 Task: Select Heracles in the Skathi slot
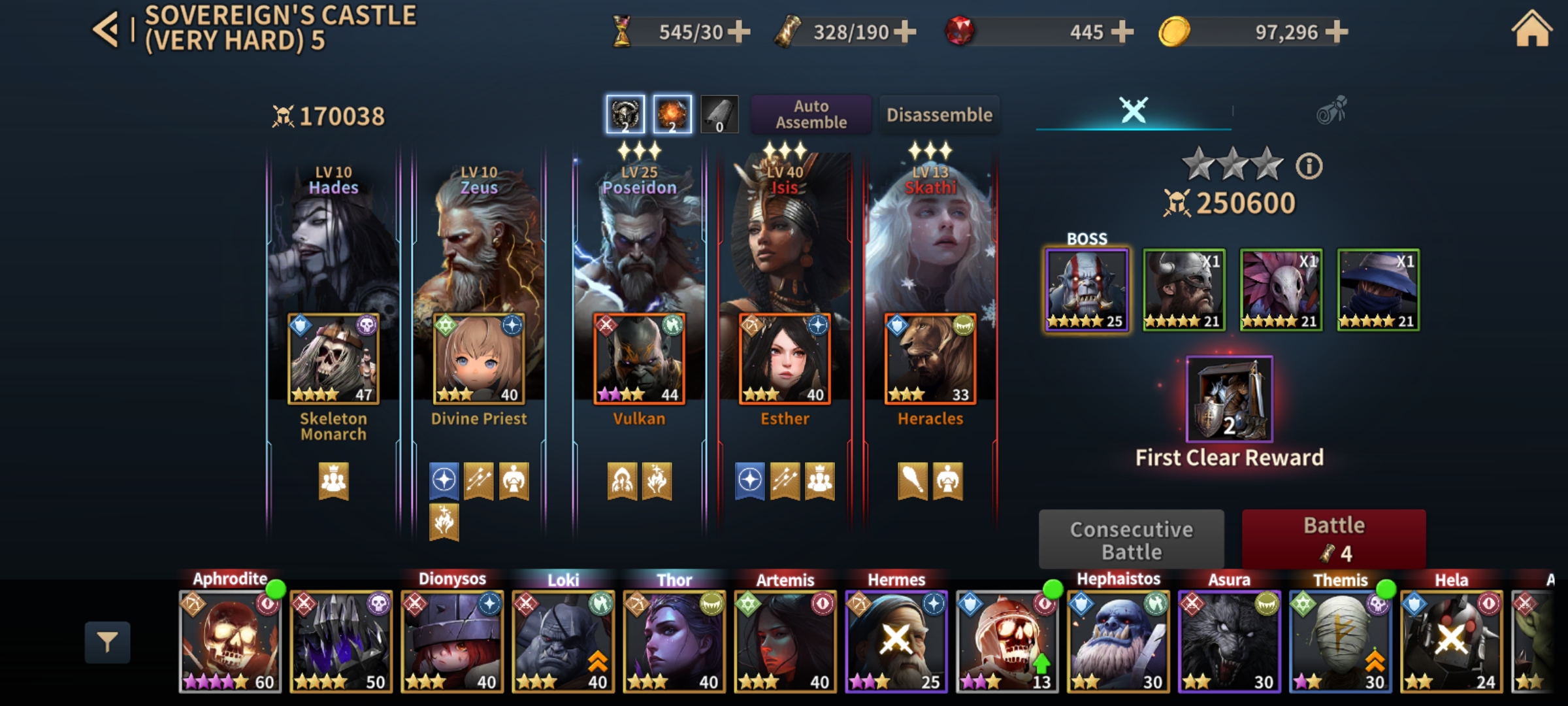tap(930, 359)
